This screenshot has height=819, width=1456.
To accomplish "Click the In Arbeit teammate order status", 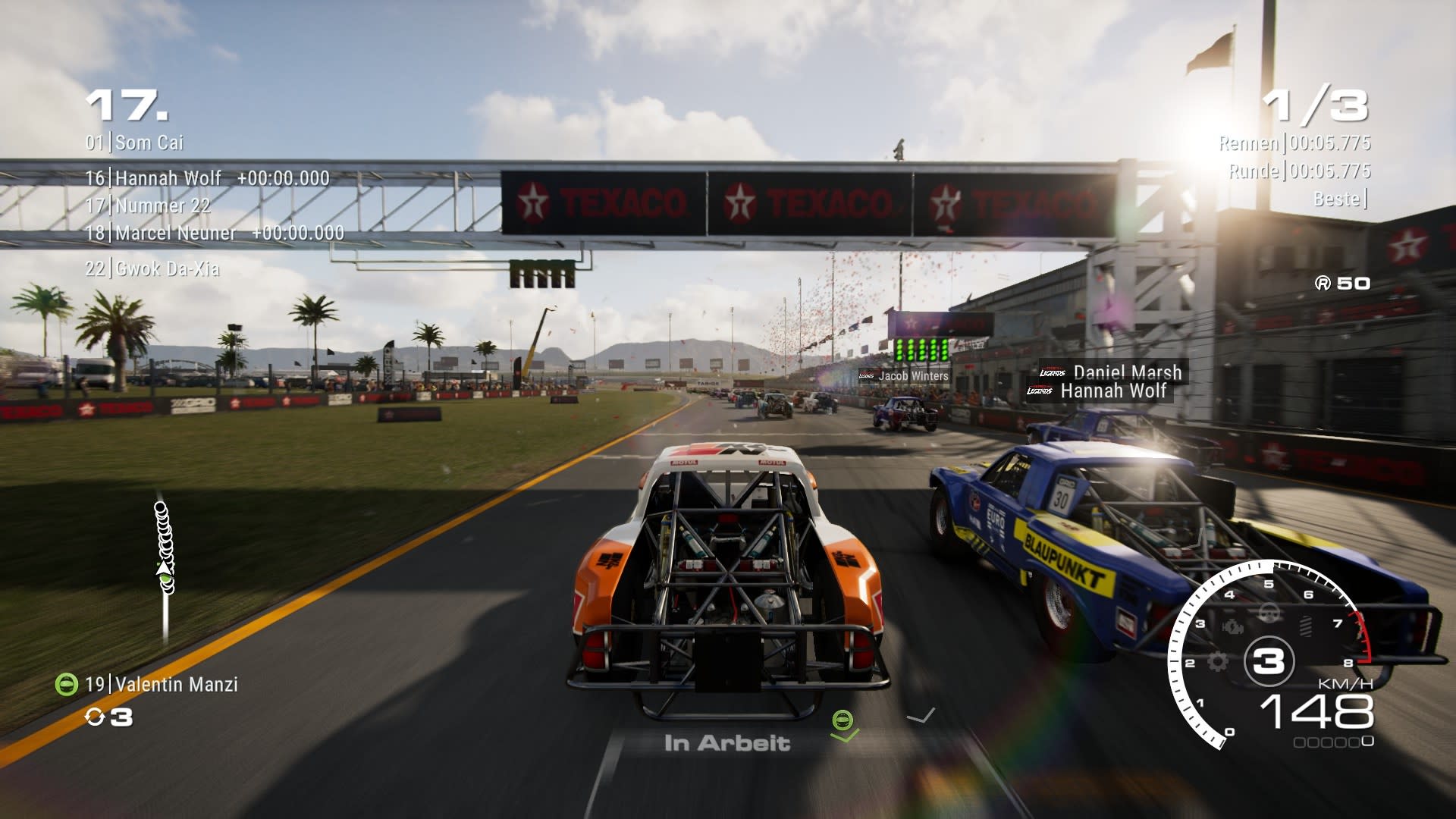I will pyautogui.click(x=726, y=743).
